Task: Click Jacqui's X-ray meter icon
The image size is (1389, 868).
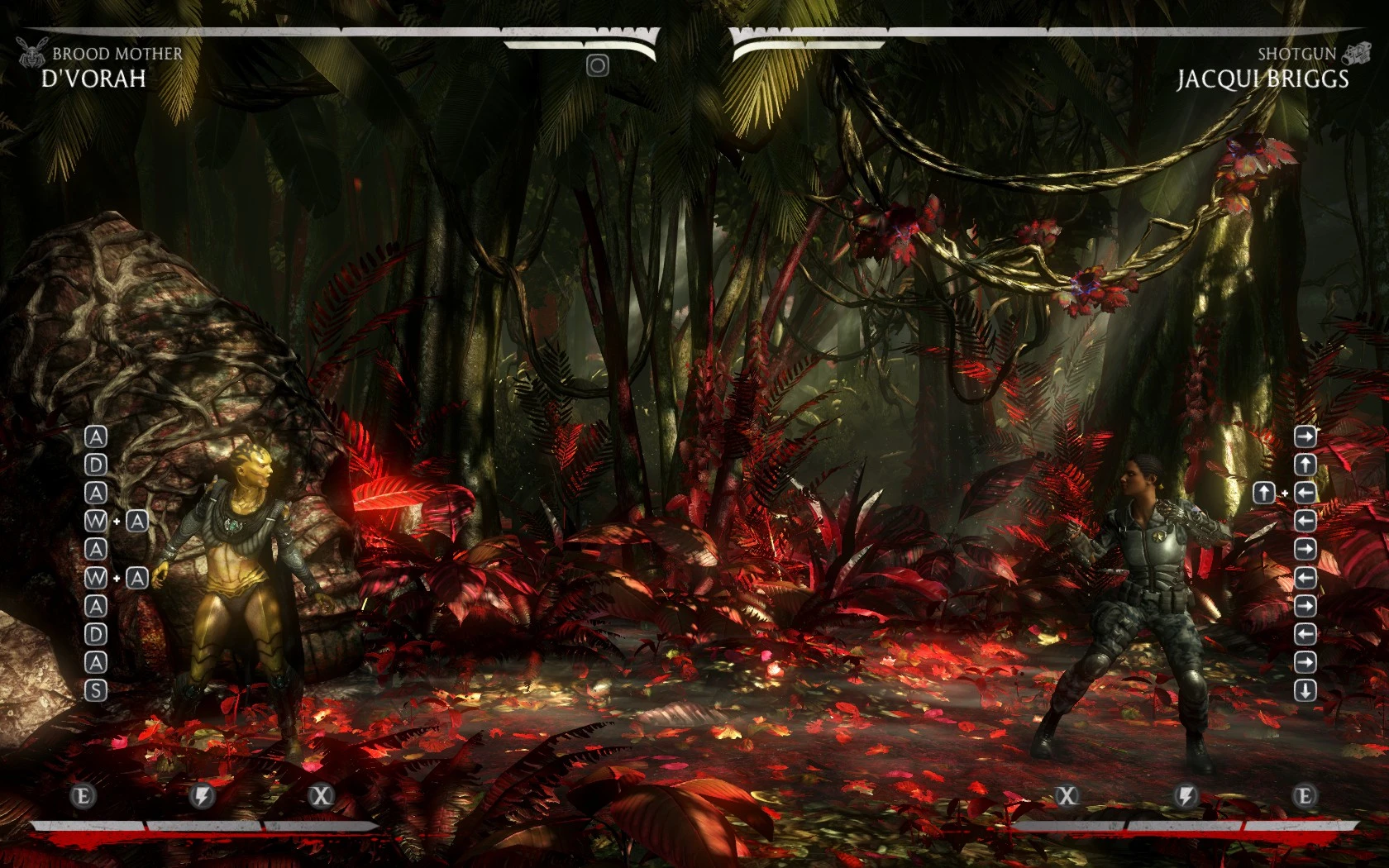Action: coord(1067,796)
